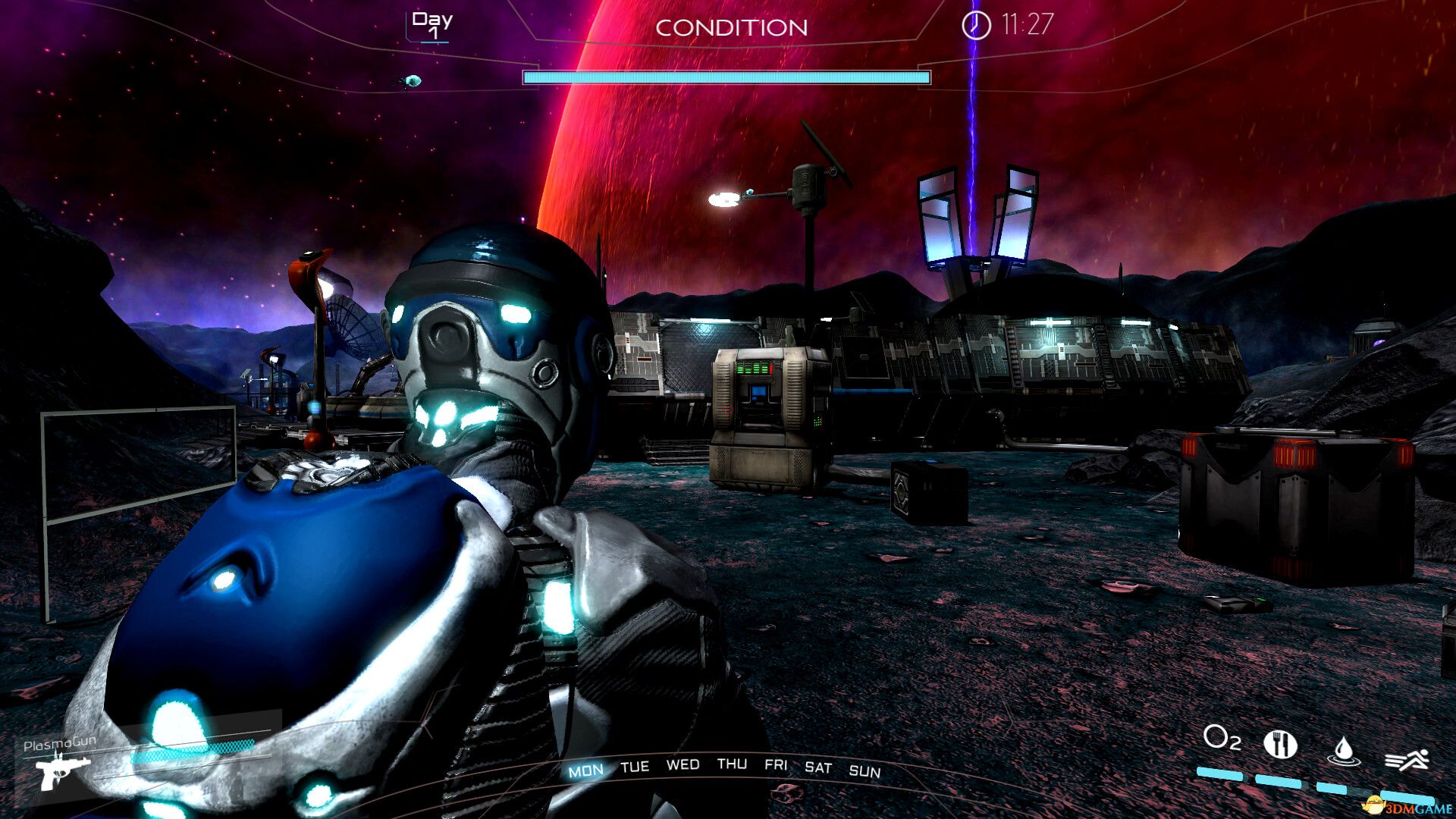Select TUE in the weekday bar
The height and width of the screenshot is (819, 1456).
pyautogui.click(x=635, y=767)
